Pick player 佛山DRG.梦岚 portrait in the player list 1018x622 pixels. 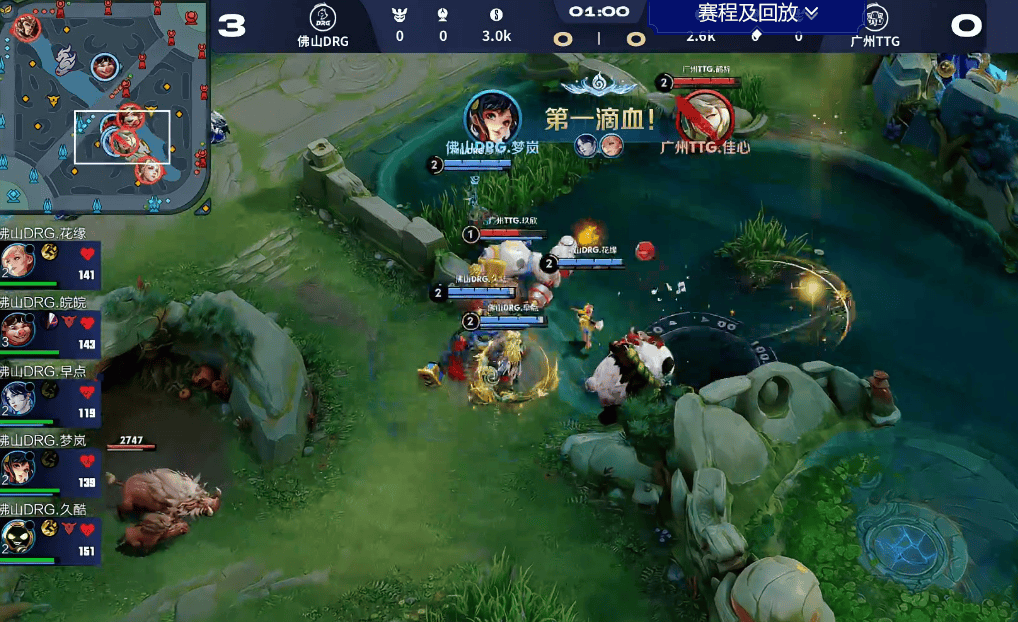click(x=18, y=467)
